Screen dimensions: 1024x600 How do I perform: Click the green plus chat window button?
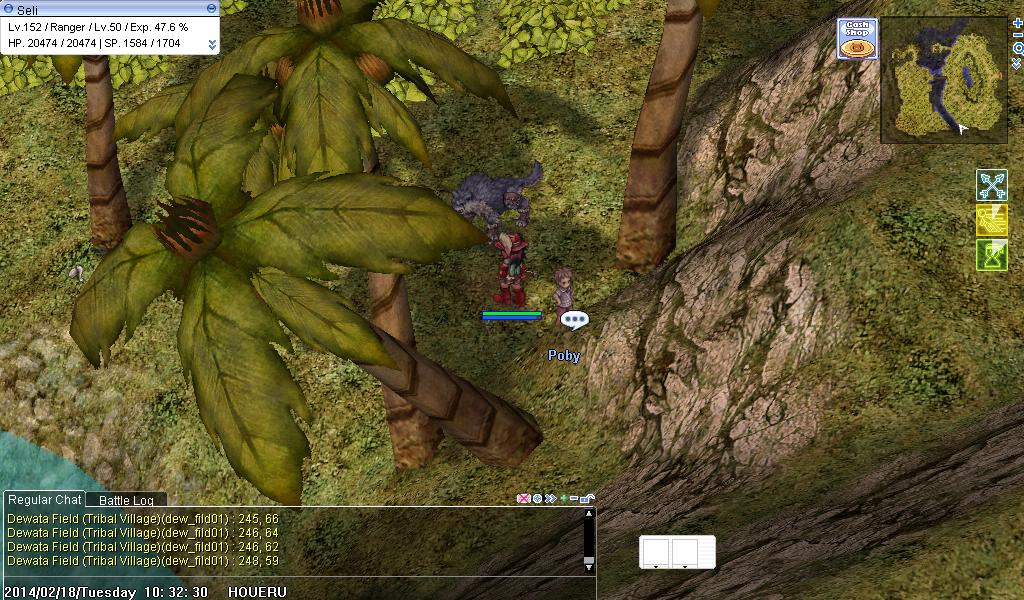pyautogui.click(x=562, y=498)
